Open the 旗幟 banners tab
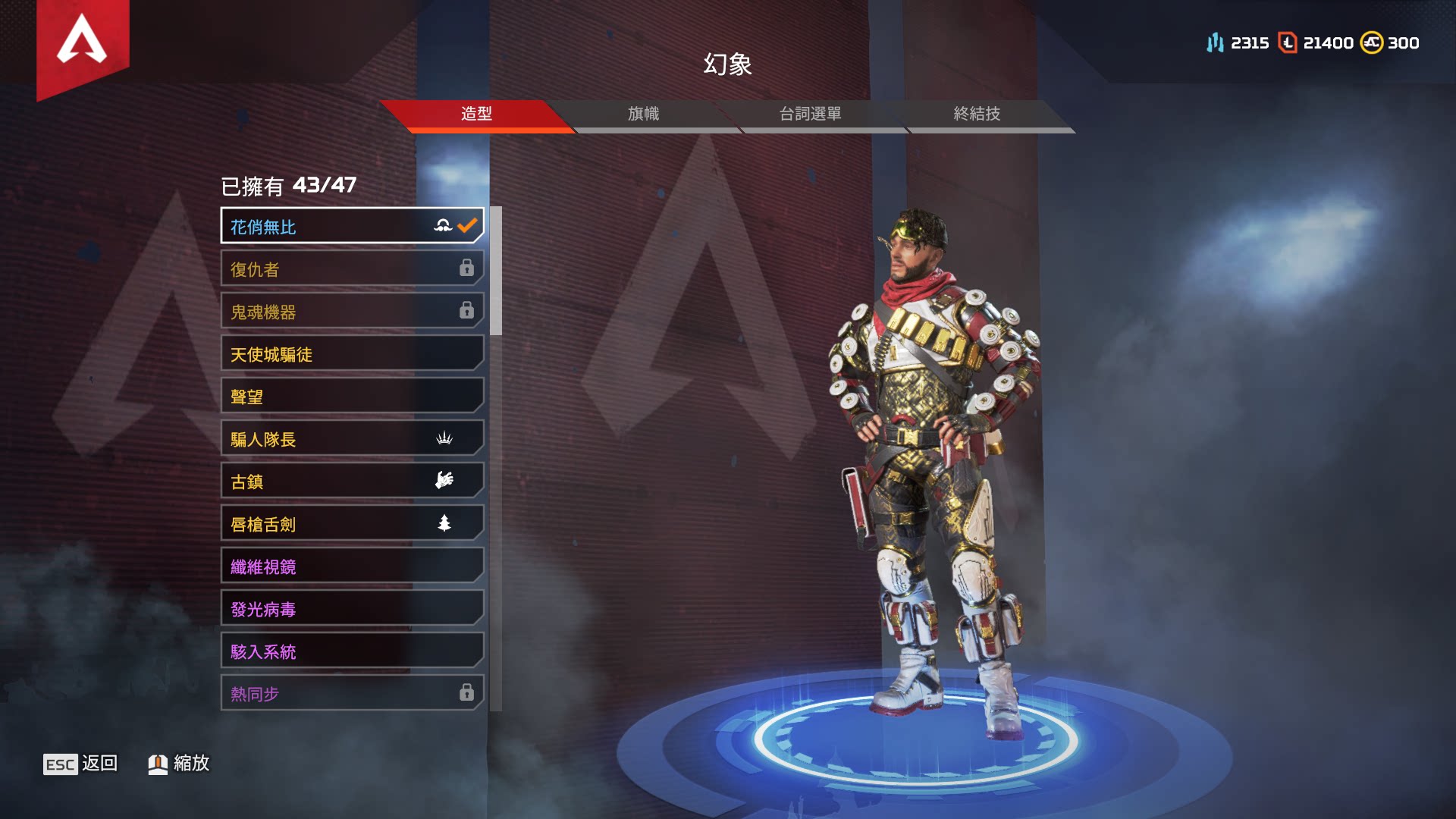The image size is (1456, 819). pos(643,115)
